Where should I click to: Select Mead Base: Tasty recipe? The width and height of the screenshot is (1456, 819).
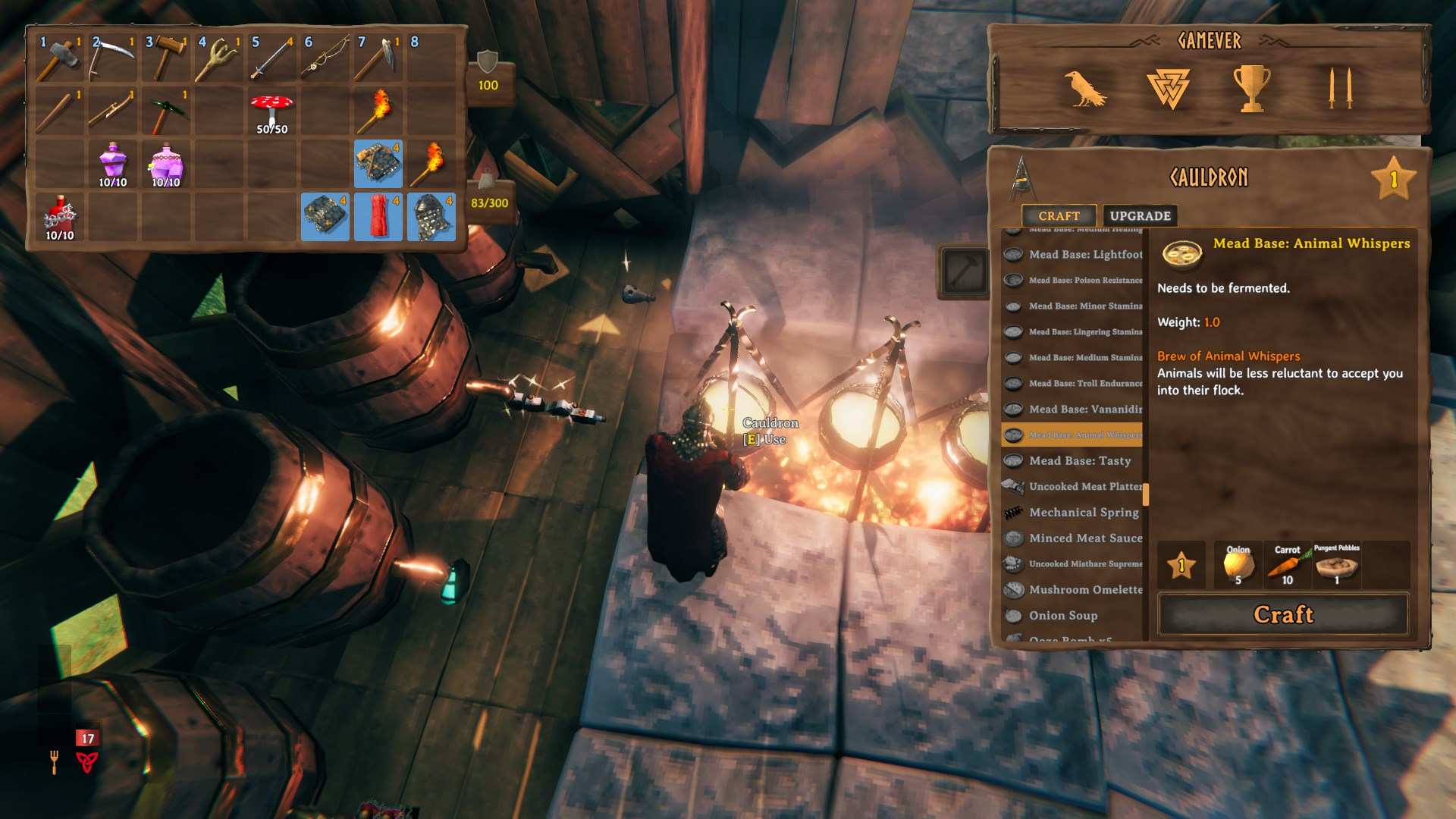pyautogui.click(x=1079, y=461)
